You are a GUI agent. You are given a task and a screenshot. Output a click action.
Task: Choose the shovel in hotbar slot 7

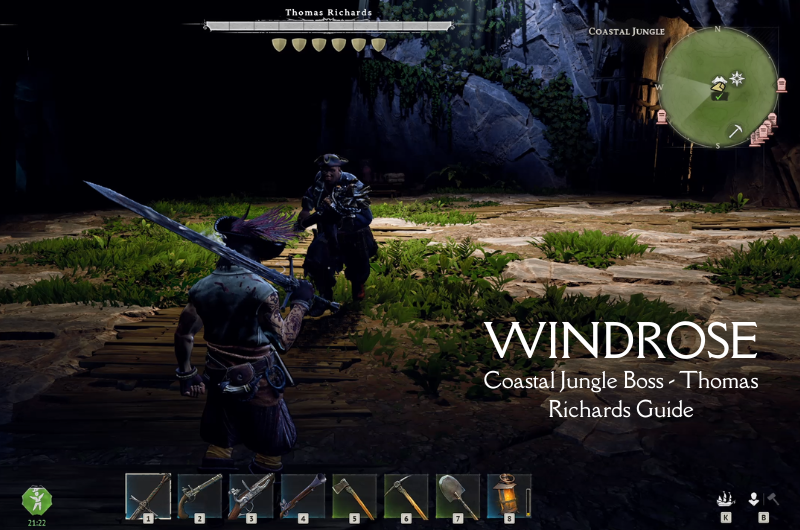[458, 495]
